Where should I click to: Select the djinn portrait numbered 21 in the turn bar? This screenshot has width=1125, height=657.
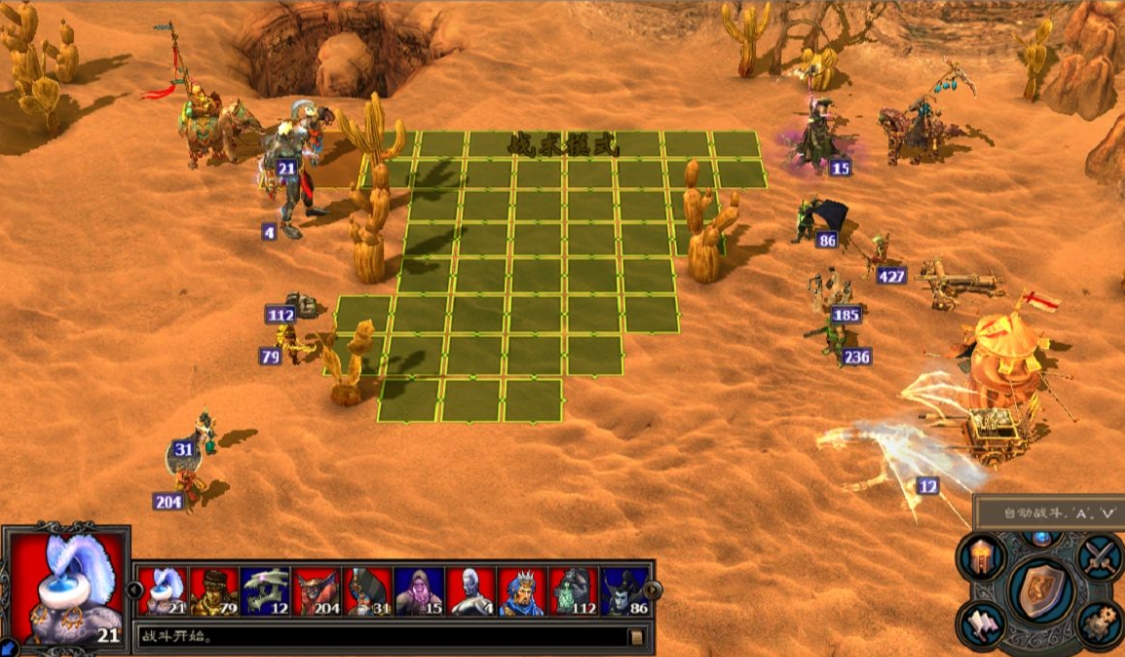pos(162,591)
